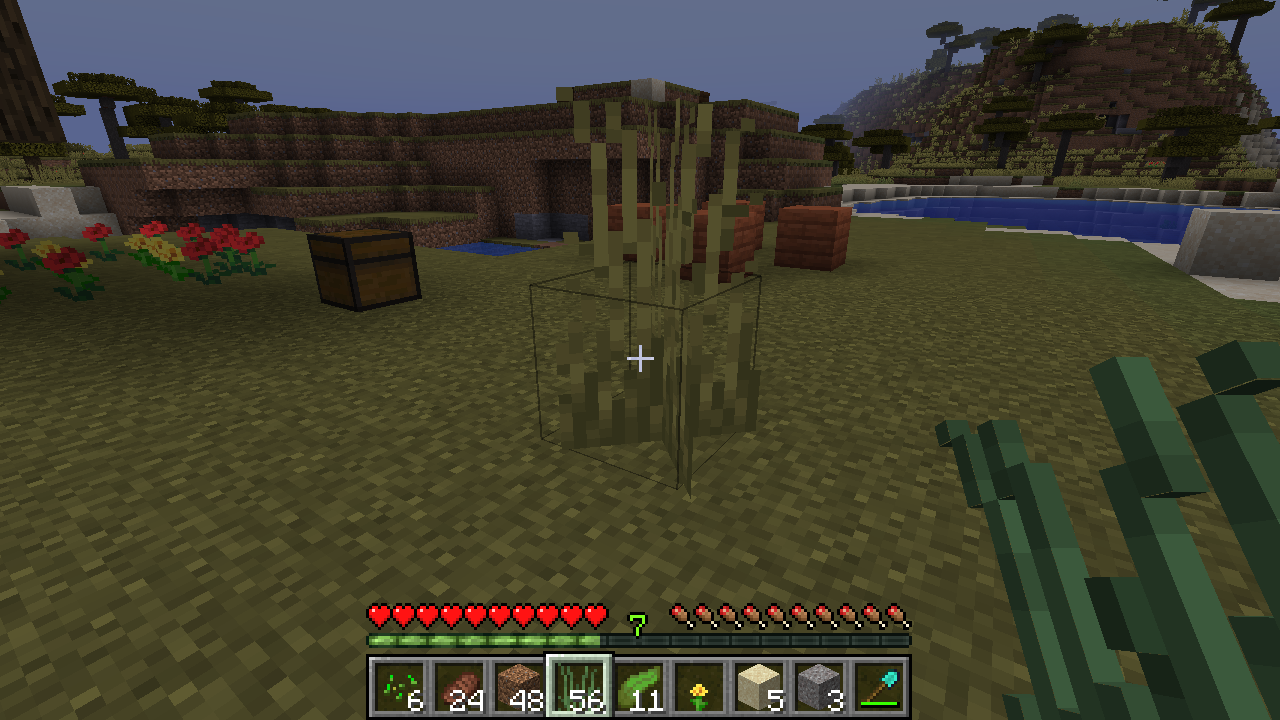Image resolution: width=1280 pixels, height=720 pixels.
Task: Select the gray stone block slot
Action: [x=819, y=687]
